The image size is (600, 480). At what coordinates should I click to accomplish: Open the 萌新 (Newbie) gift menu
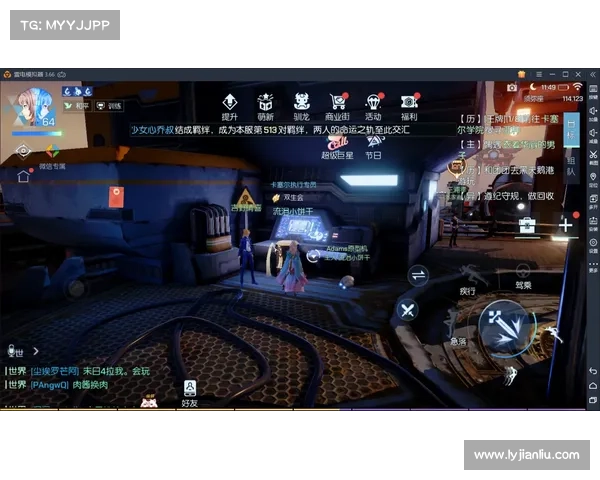pos(266,102)
